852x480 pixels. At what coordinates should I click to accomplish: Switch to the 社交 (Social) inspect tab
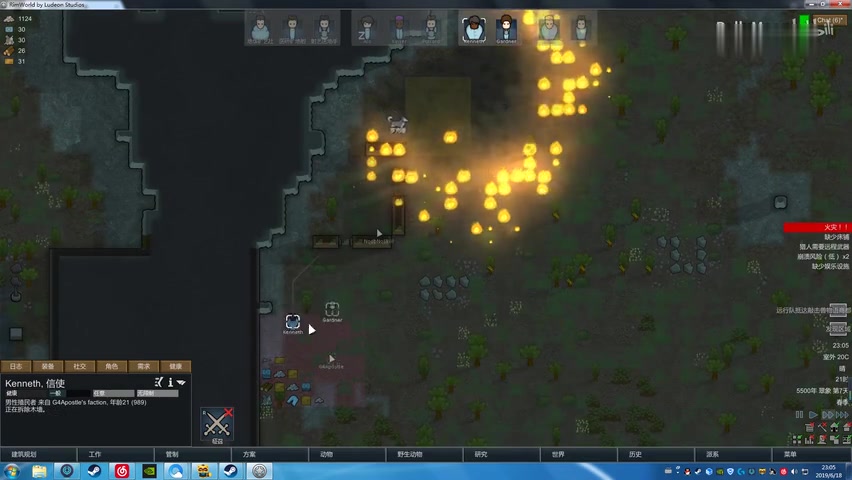(x=80, y=366)
